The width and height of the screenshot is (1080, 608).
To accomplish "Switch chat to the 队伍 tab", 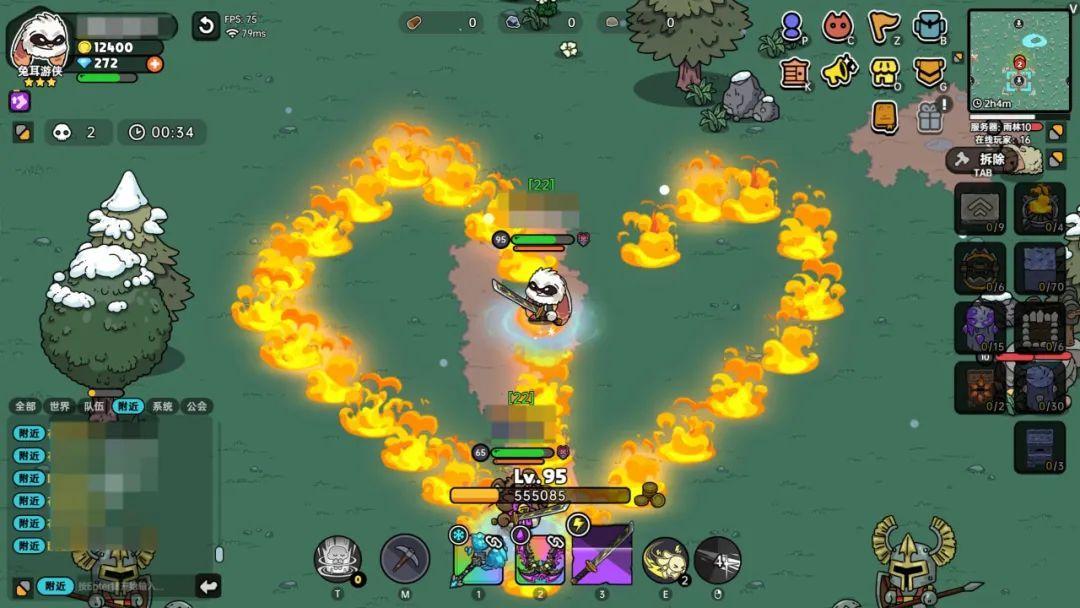I will click(x=94, y=406).
